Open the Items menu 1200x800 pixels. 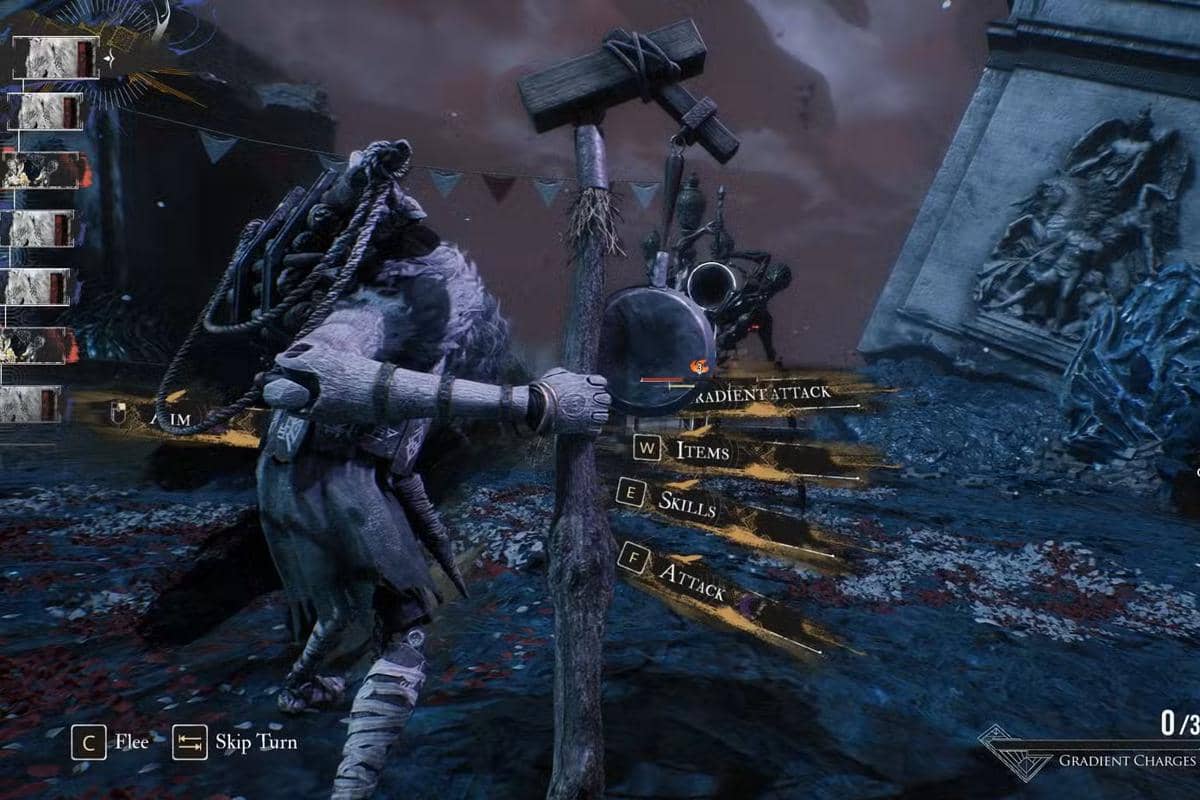[702, 450]
